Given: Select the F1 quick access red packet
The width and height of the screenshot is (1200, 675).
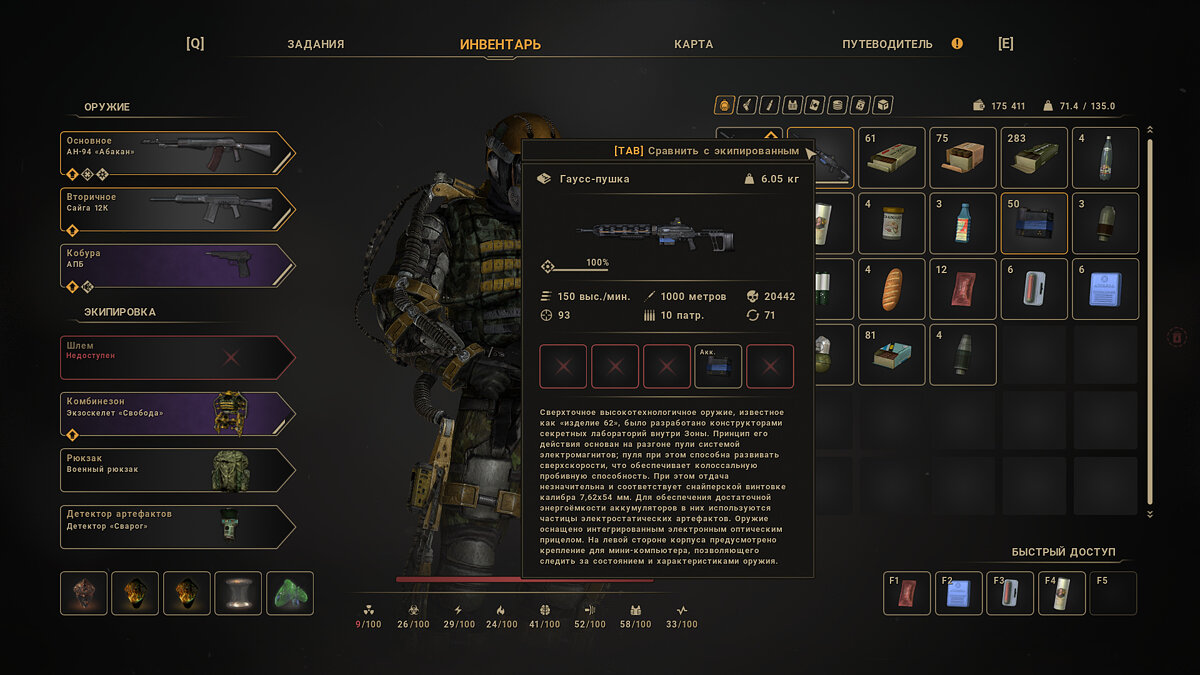Looking at the screenshot, I should click(x=906, y=594).
